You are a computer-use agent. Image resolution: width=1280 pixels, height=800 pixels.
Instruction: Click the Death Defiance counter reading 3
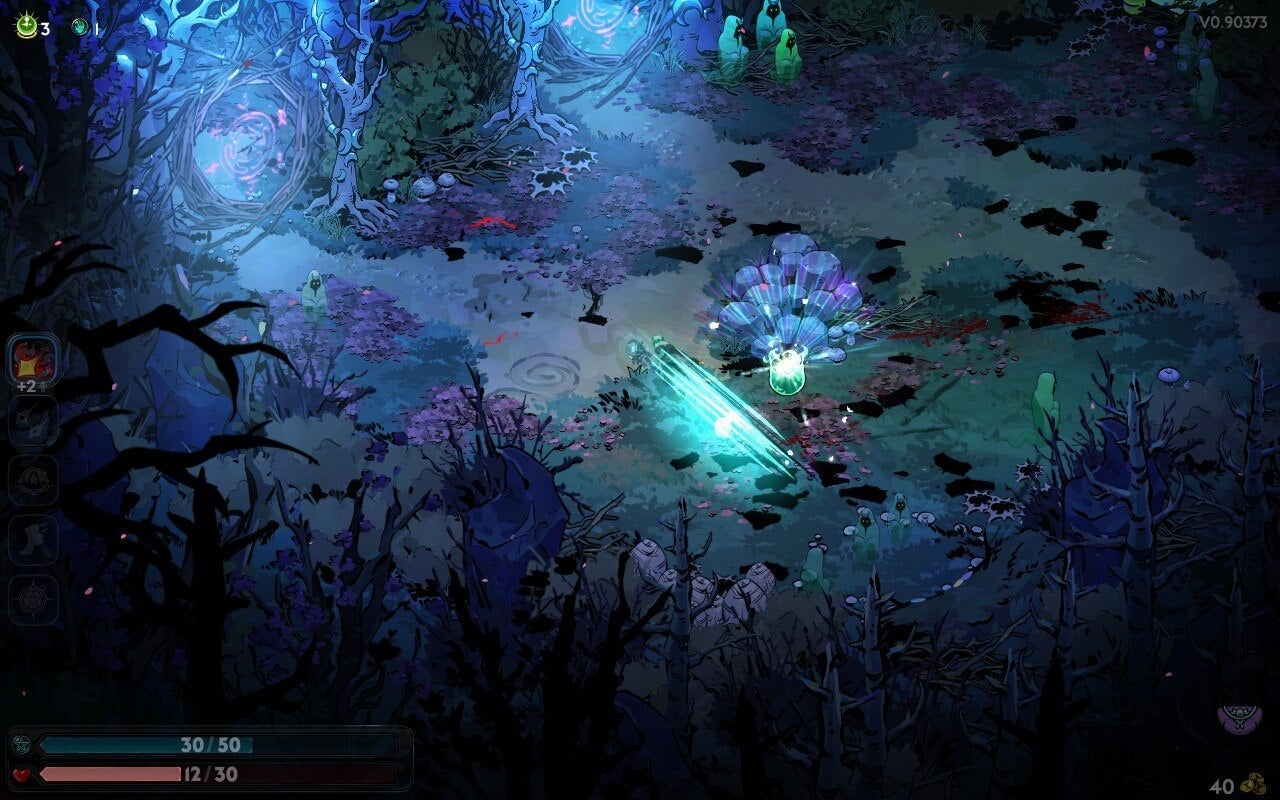[x=45, y=28]
